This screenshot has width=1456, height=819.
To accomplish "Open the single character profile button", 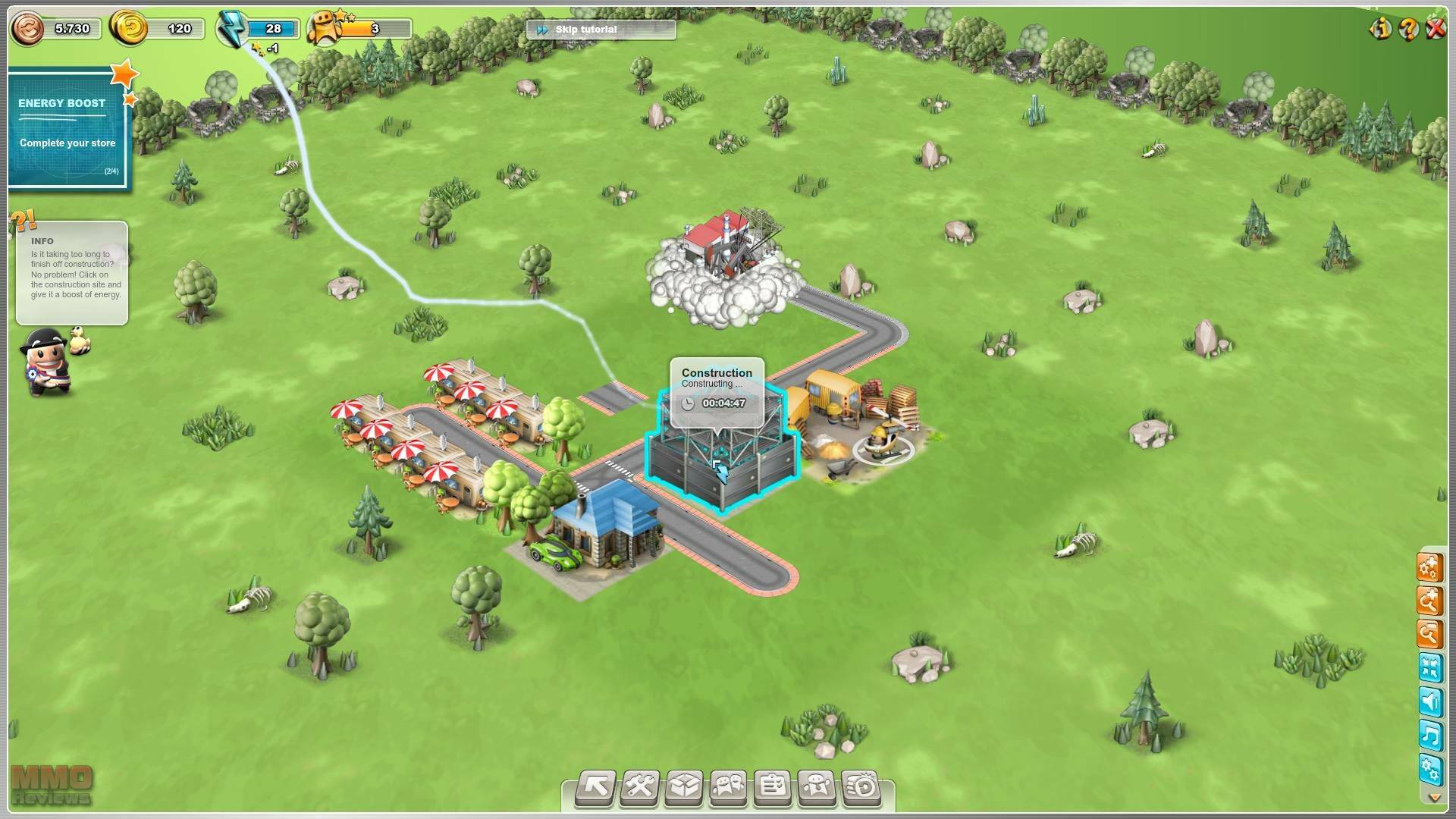I will [816, 788].
